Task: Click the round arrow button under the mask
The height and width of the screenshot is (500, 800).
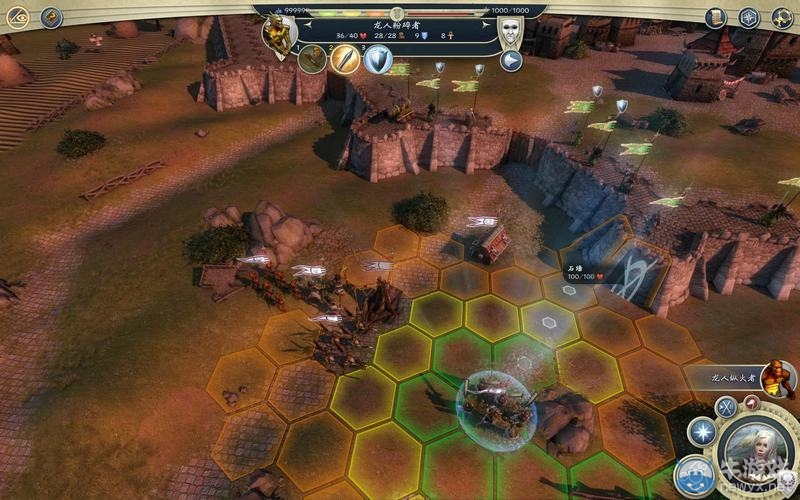Action: (x=511, y=61)
